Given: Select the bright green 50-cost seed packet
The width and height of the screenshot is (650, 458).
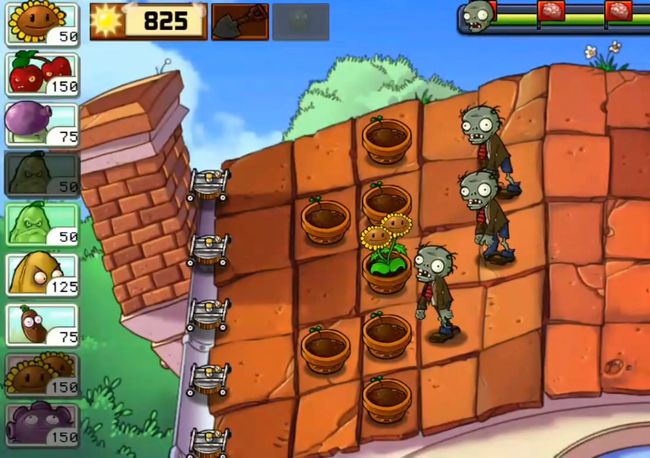Looking at the screenshot, I should point(42,223).
